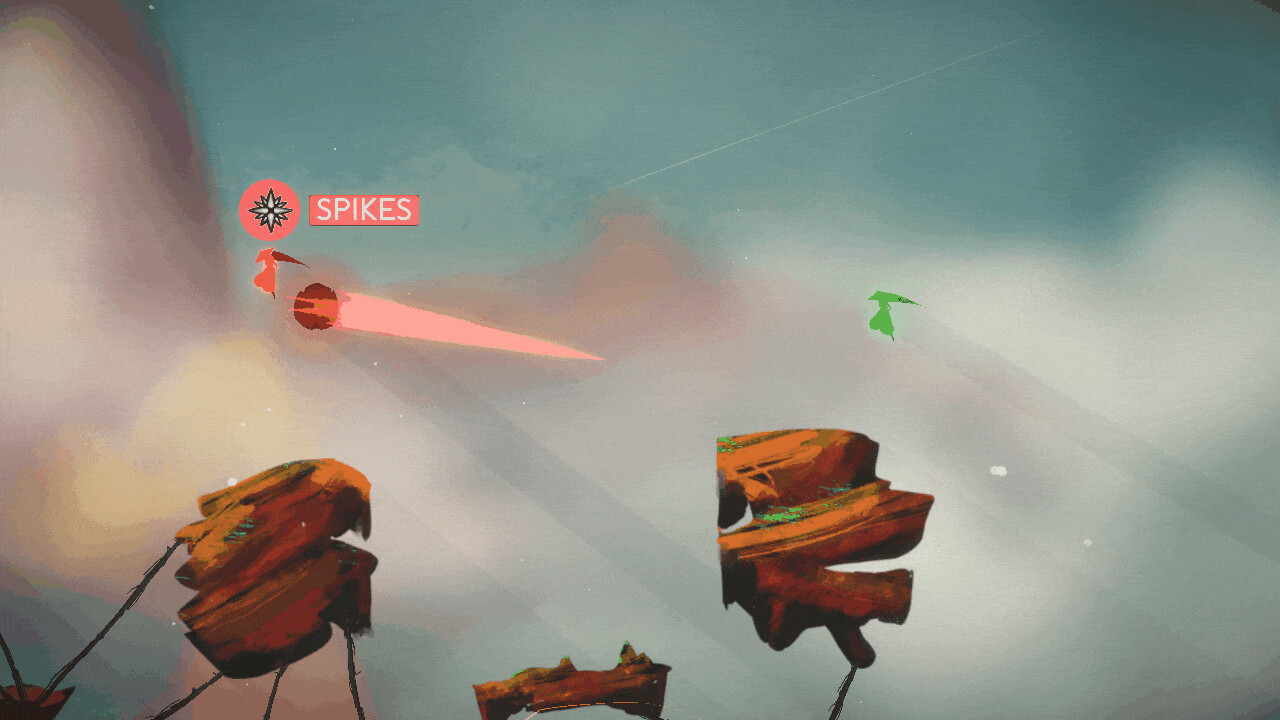Click the flaming meteor projectile

click(x=317, y=305)
